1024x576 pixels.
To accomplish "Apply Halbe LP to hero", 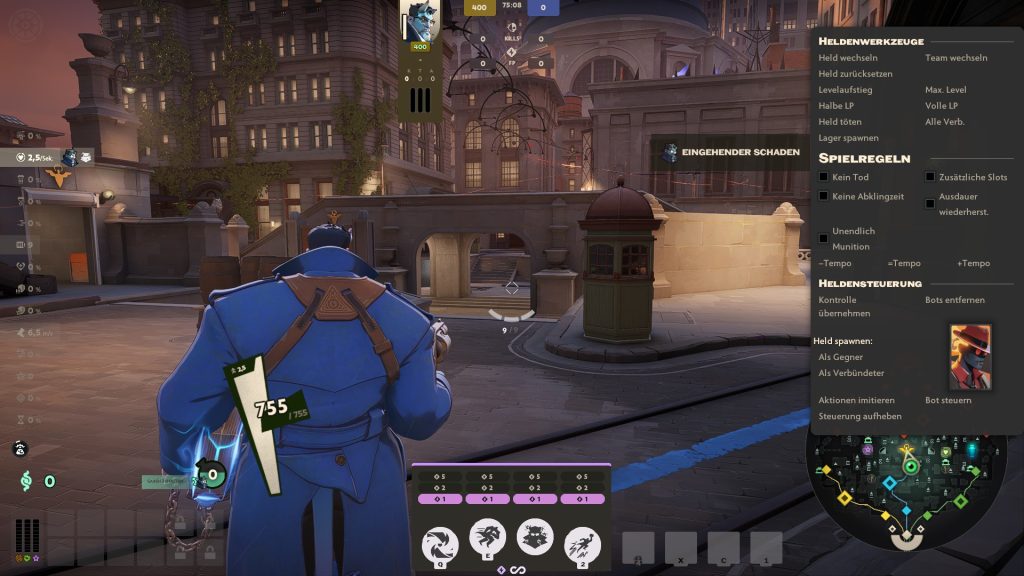I will pyautogui.click(x=836, y=106).
